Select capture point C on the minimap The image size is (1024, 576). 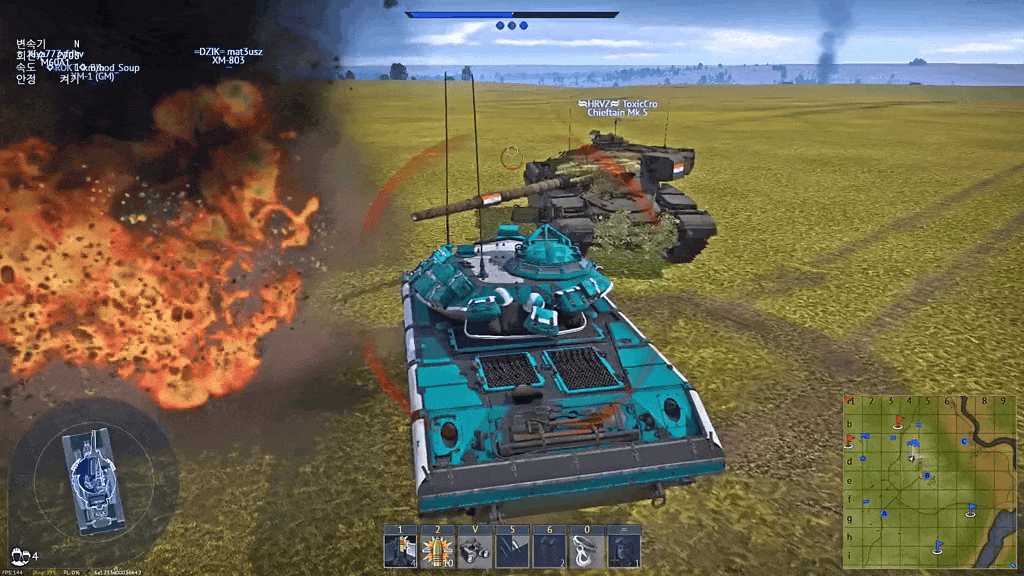point(964,441)
